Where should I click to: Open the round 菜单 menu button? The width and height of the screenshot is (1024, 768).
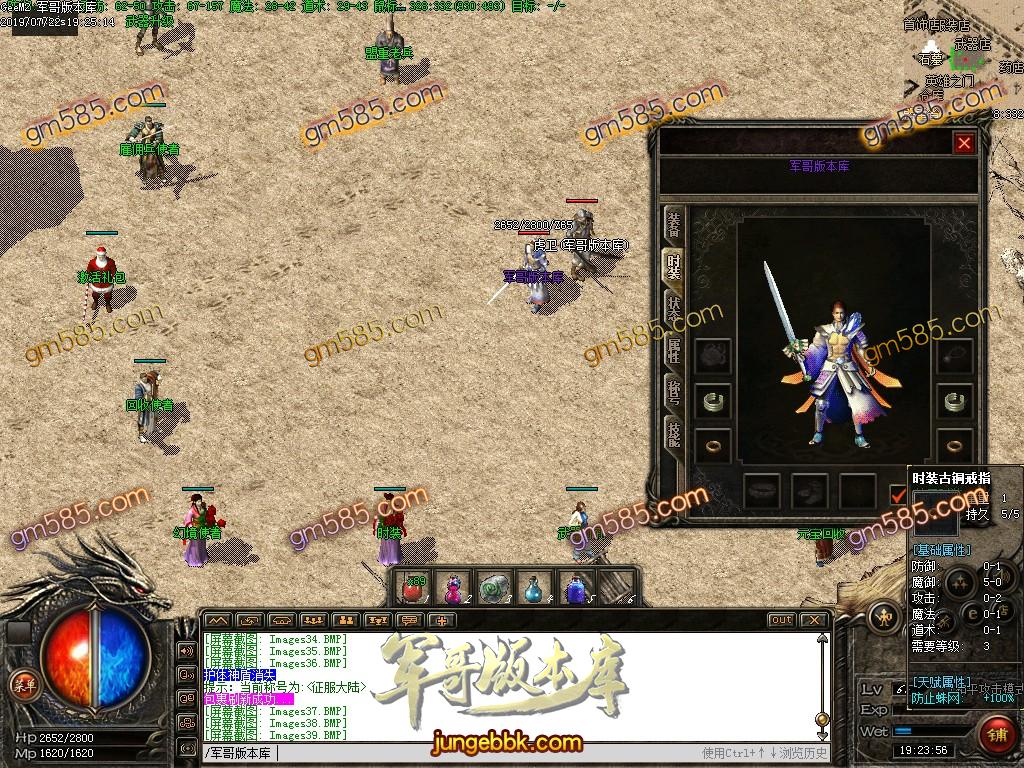[22, 684]
